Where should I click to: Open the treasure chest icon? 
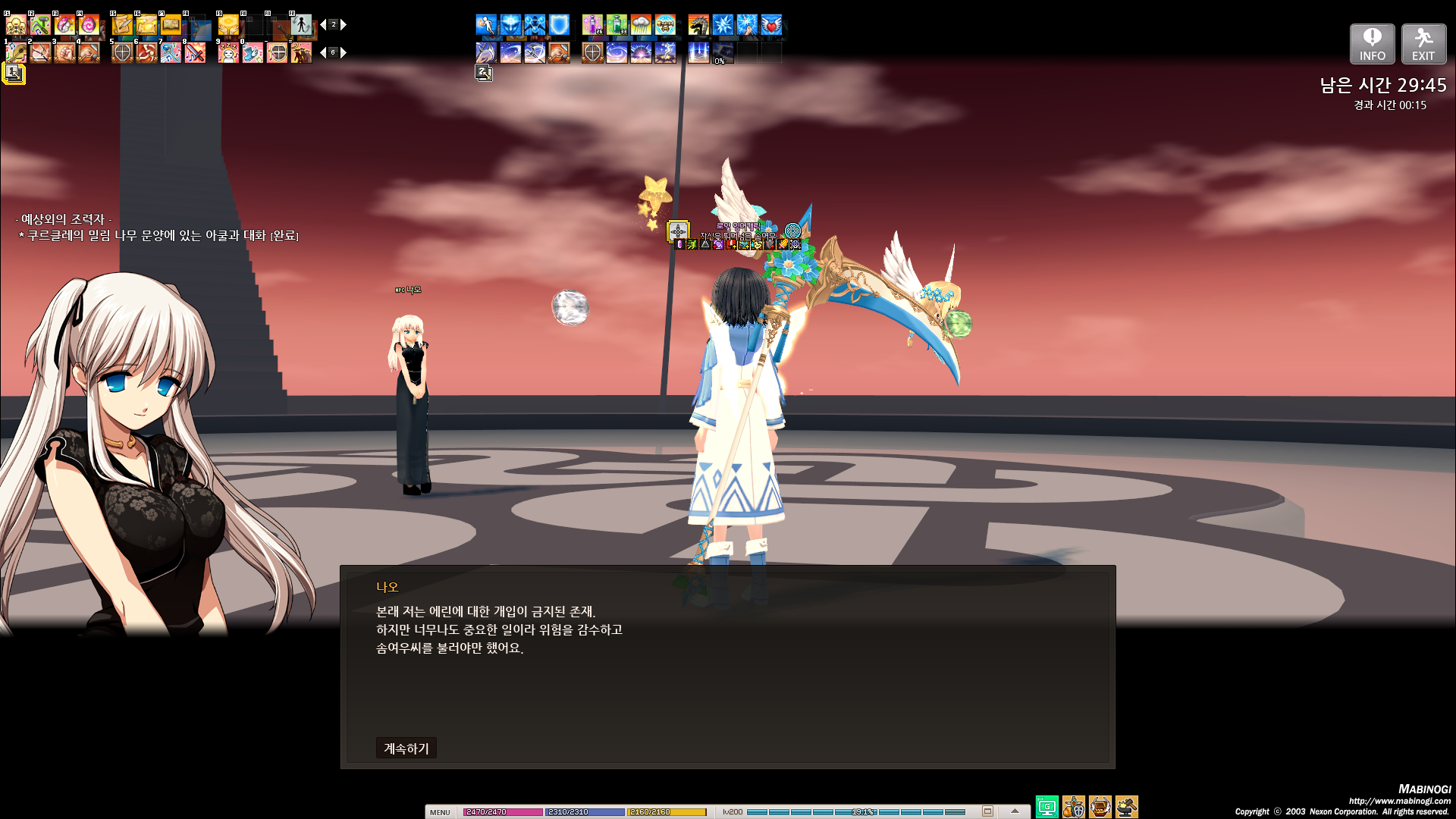1100,807
